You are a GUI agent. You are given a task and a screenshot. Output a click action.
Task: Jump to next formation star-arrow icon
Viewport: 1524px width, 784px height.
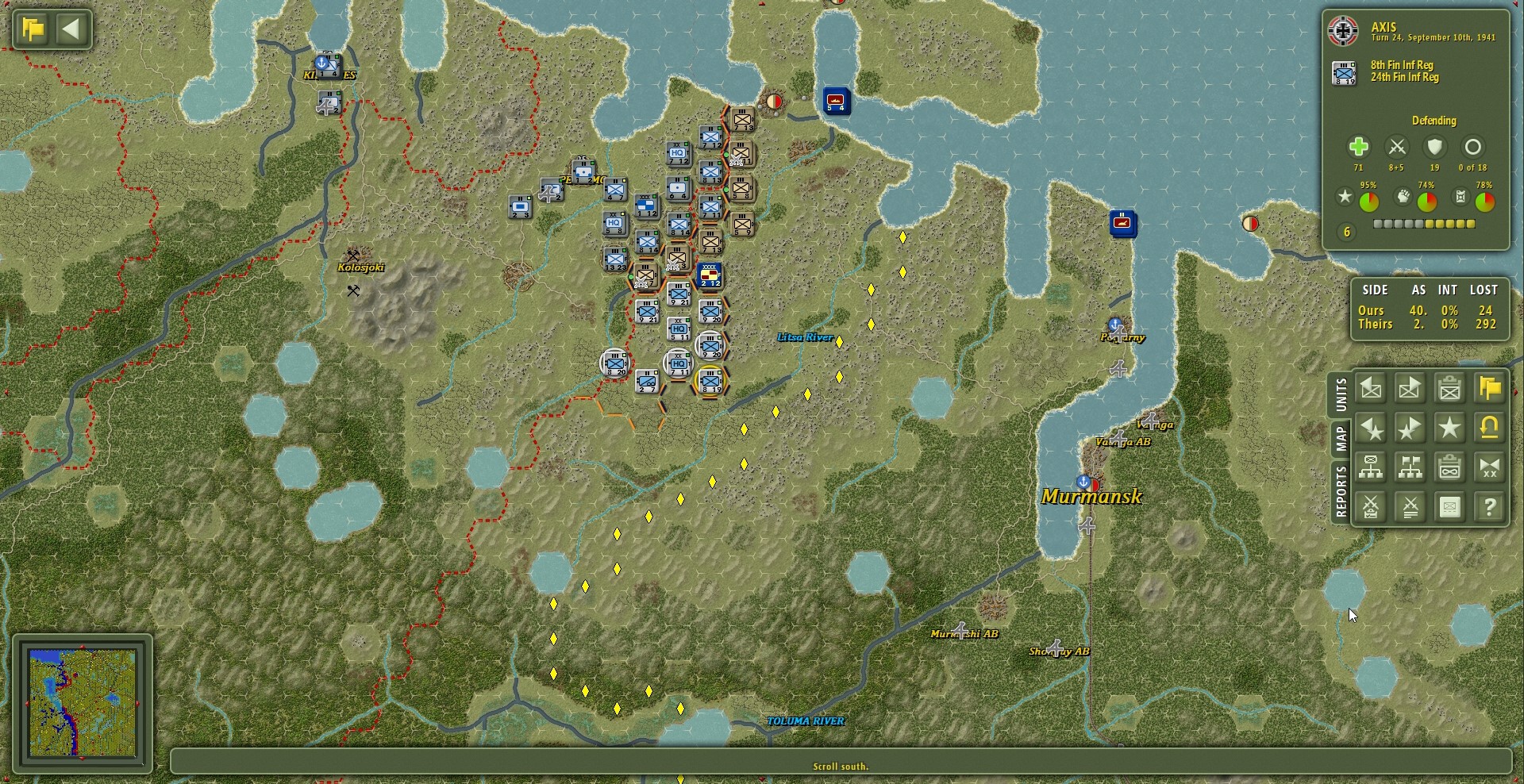tap(1410, 429)
